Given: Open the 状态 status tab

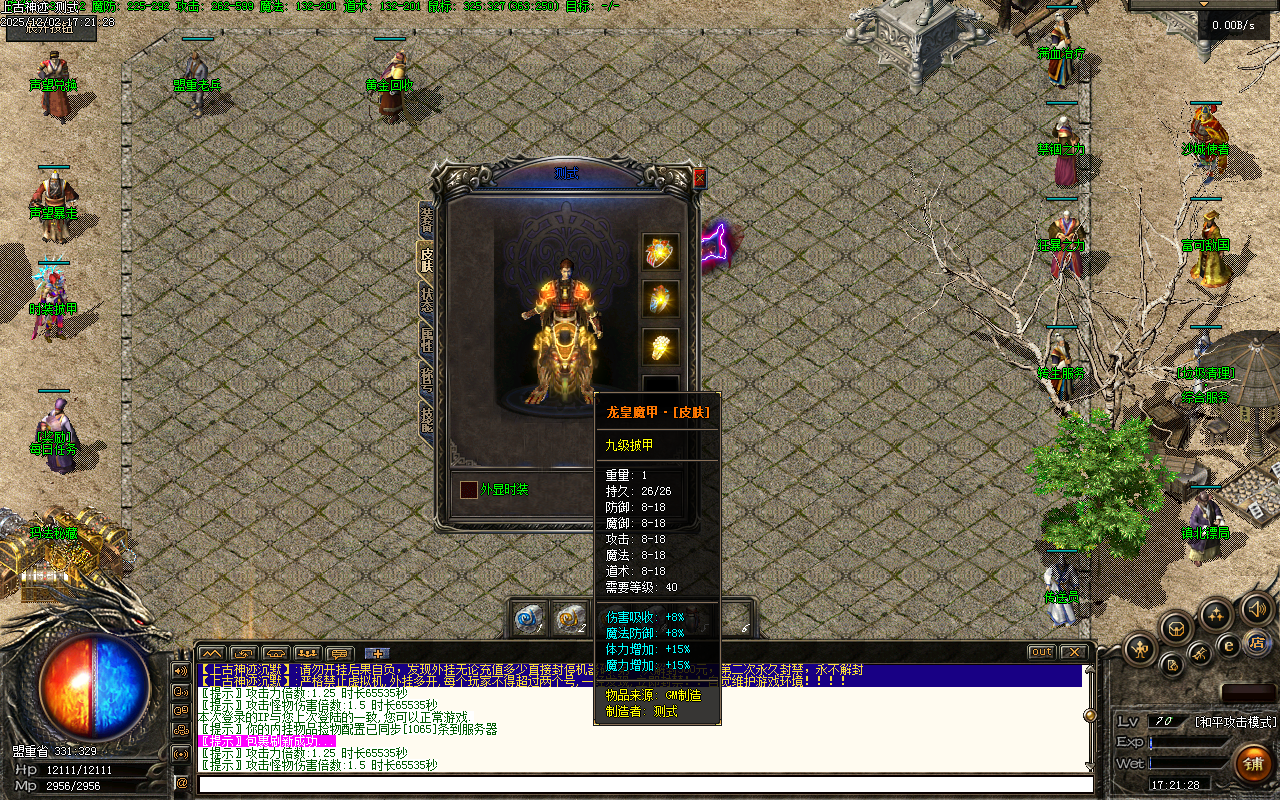Looking at the screenshot, I should (427, 301).
